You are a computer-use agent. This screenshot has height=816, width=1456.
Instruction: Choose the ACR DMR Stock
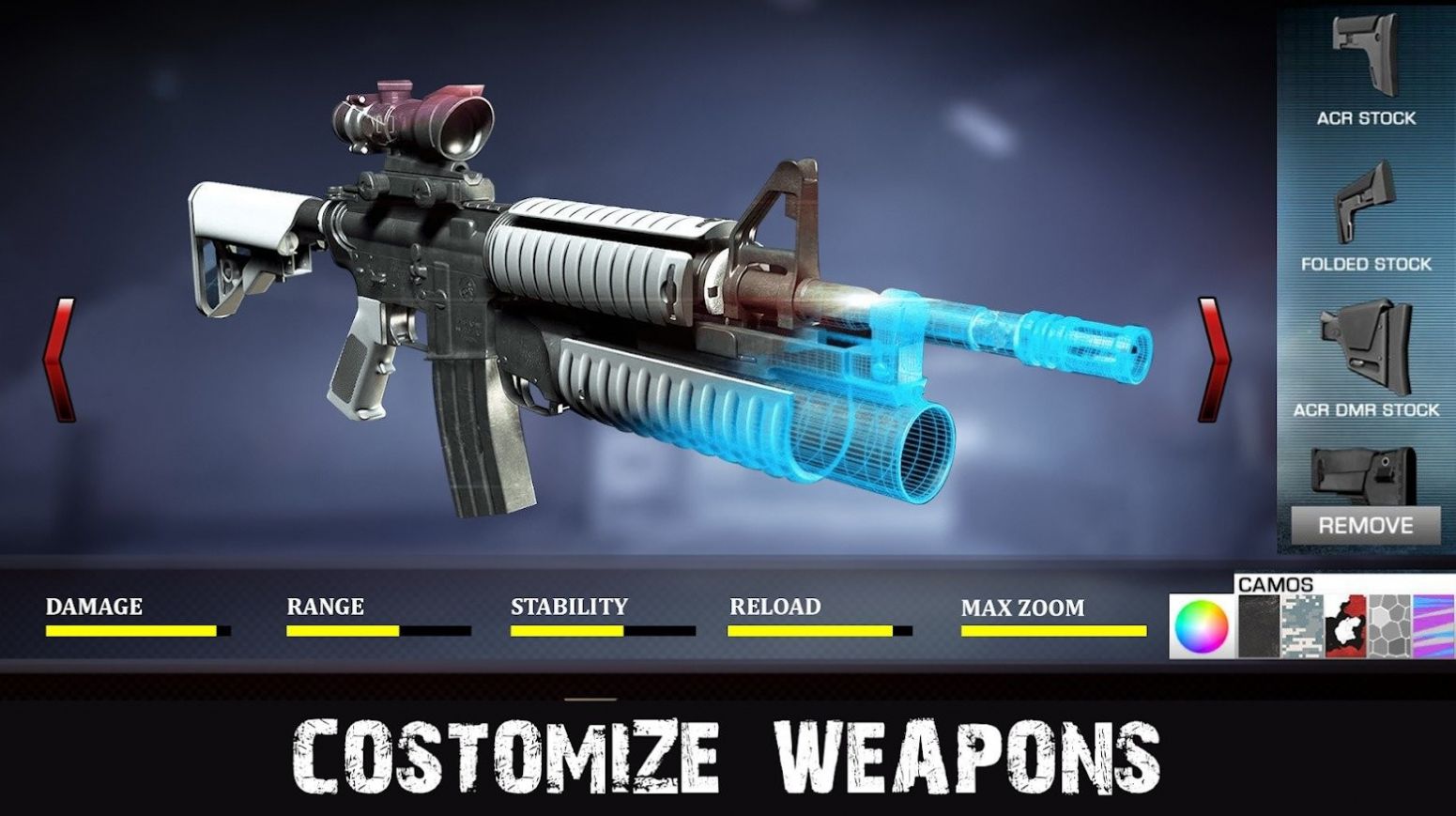[1364, 347]
